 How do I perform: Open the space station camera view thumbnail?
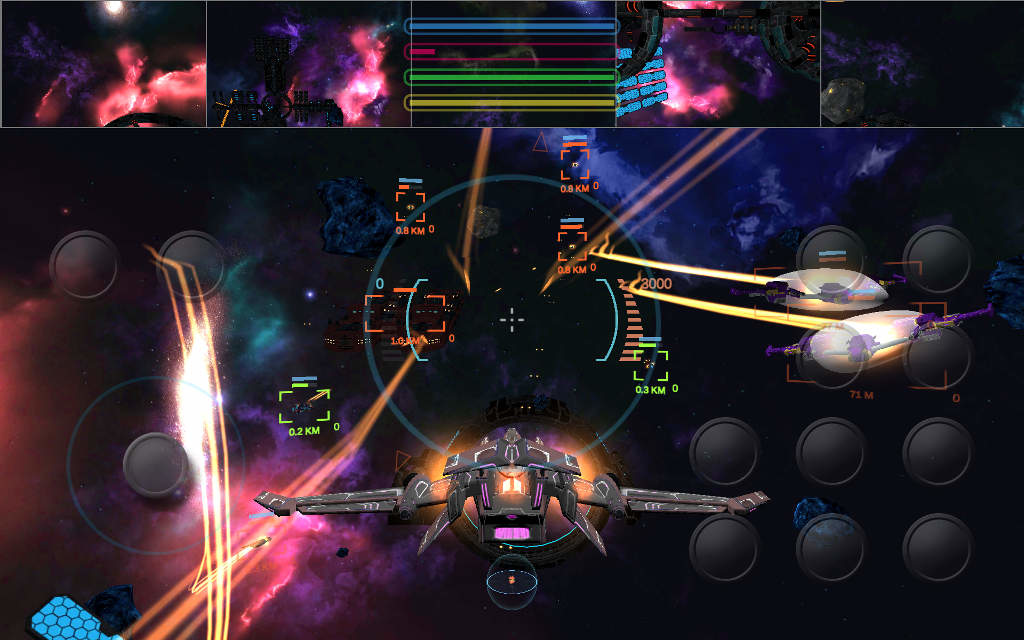pos(309,64)
